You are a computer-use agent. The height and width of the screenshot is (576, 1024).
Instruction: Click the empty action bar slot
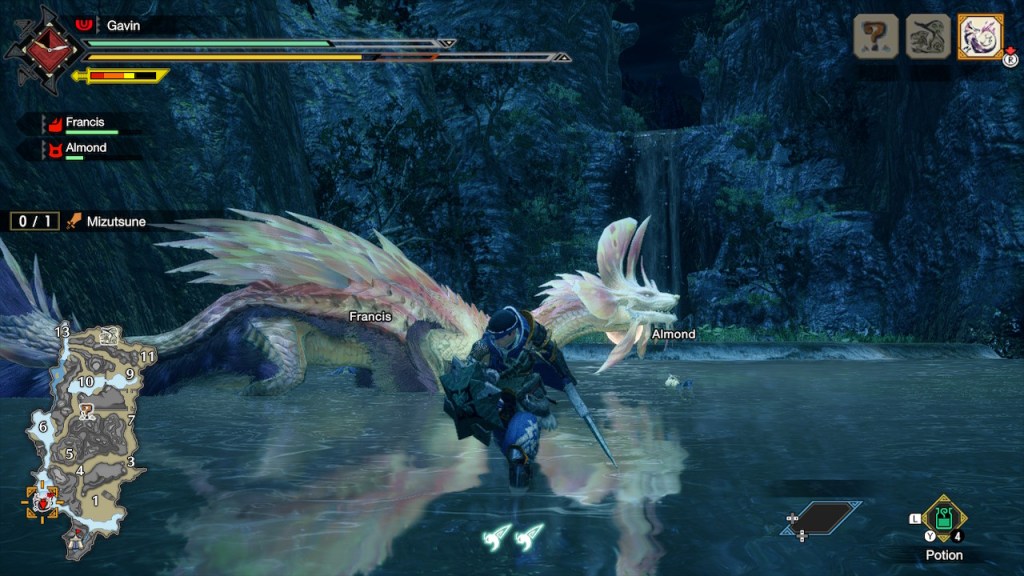(822, 517)
